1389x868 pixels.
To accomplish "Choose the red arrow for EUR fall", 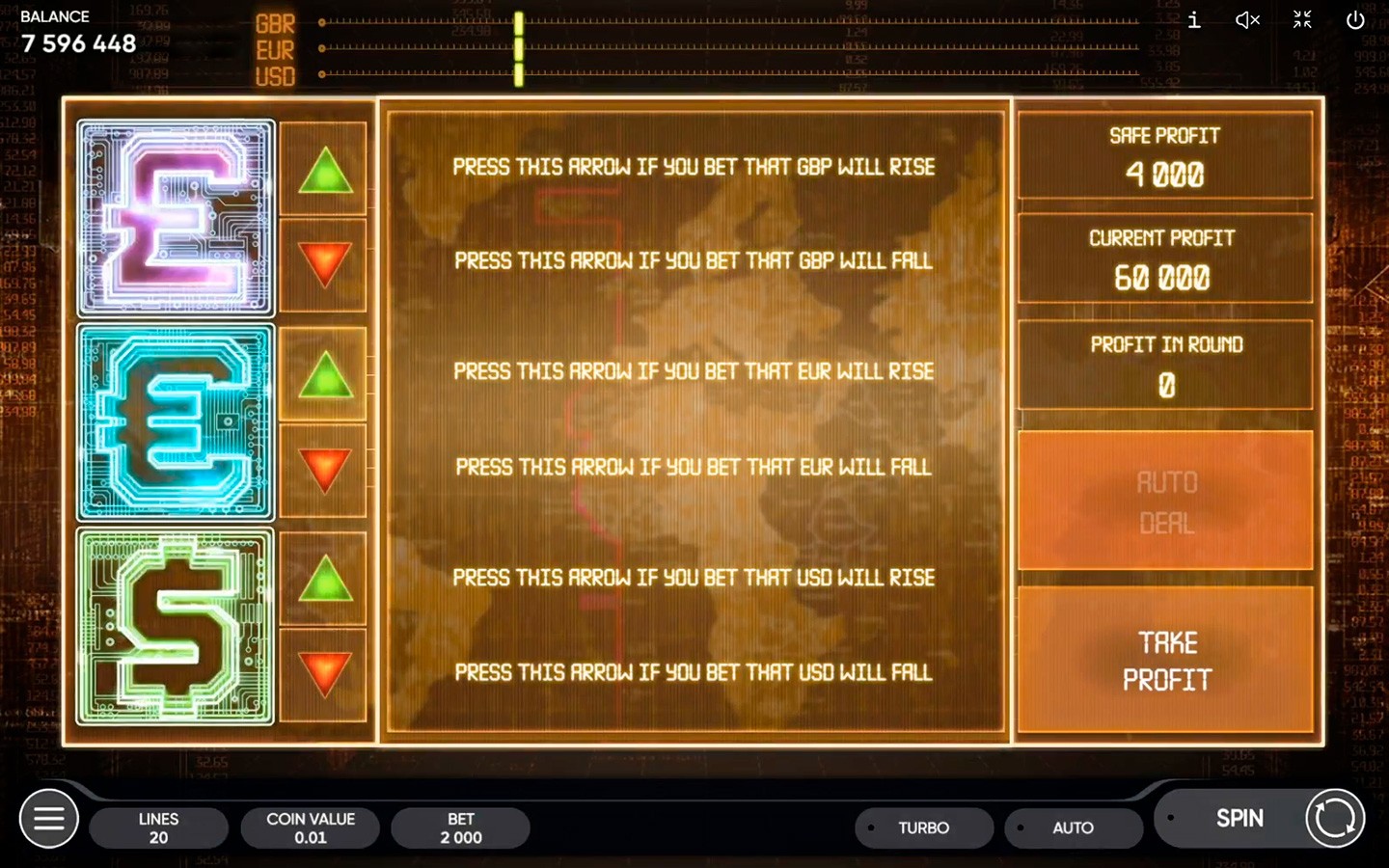I will [x=325, y=470].
